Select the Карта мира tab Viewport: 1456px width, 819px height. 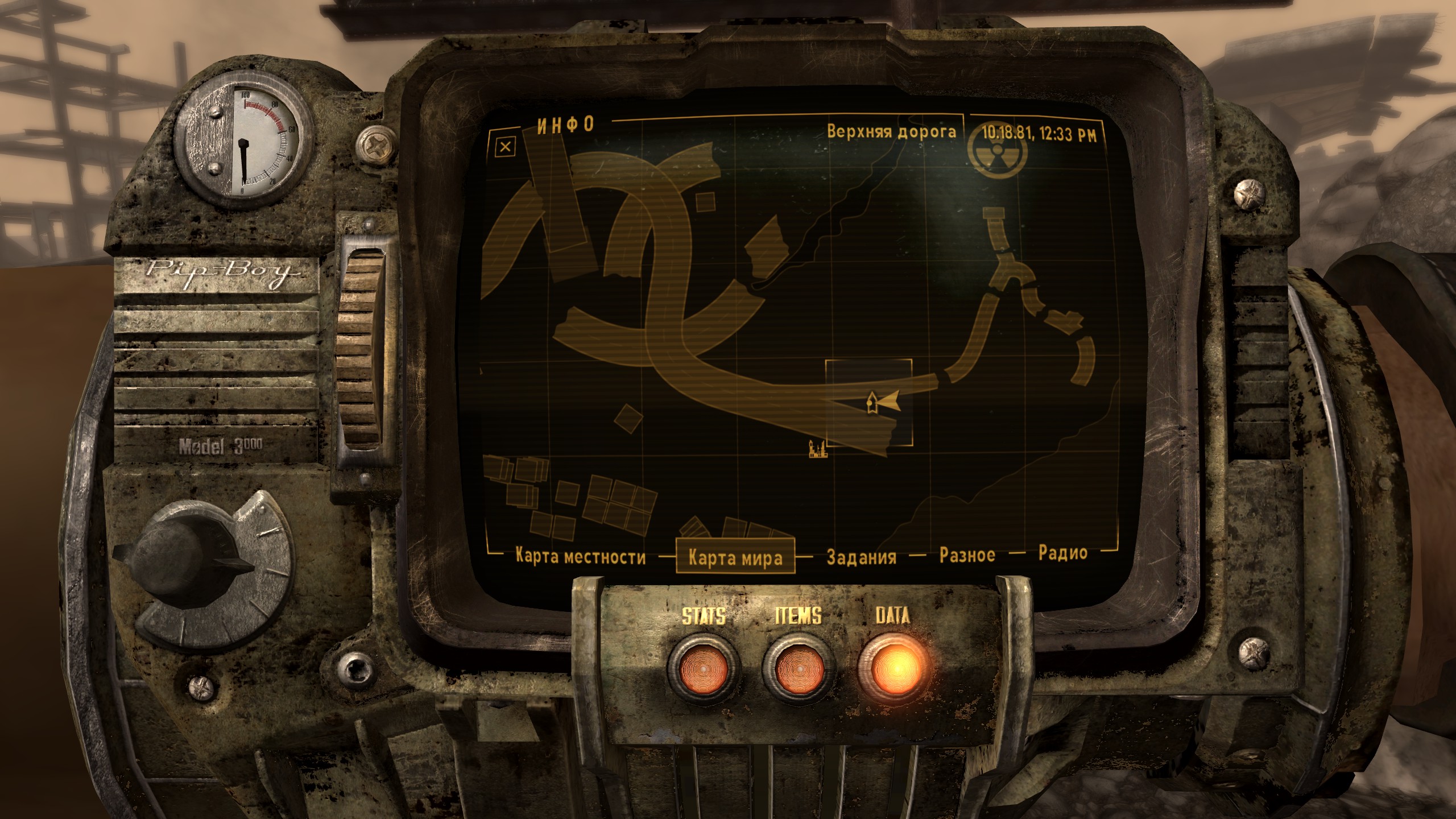[x=735, y=558]
